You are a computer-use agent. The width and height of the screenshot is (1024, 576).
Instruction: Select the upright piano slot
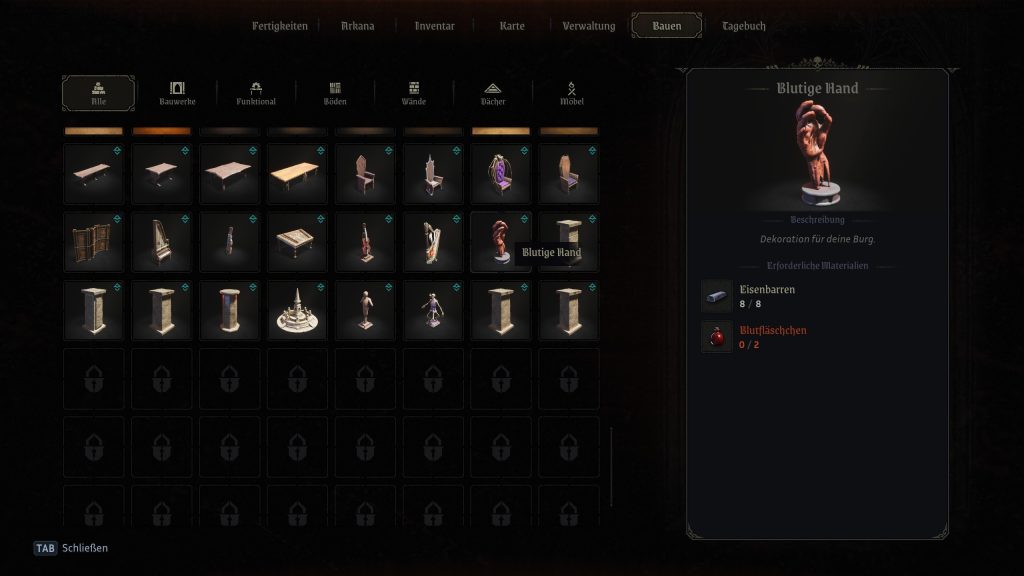coord(162,242)
